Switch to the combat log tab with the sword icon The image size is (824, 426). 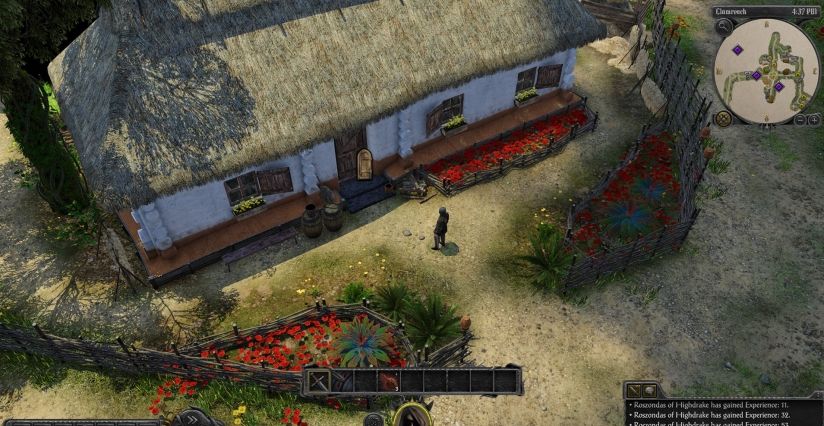633,390
